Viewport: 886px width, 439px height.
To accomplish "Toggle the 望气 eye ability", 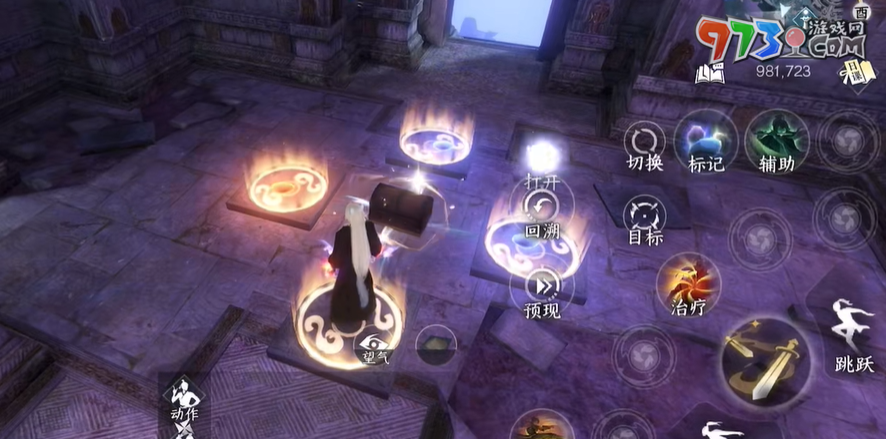I will [x=376, y=342].
